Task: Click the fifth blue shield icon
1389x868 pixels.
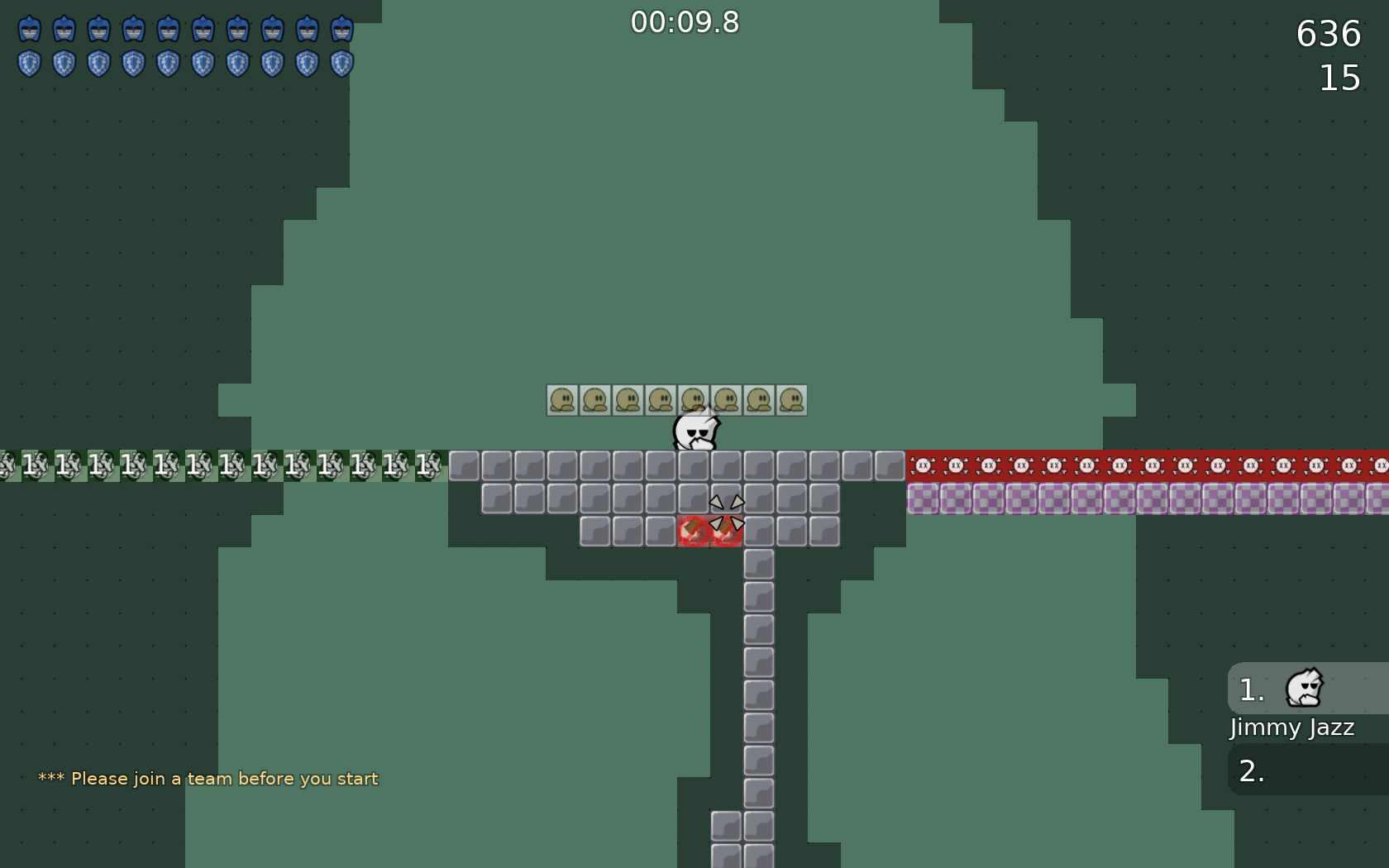Action: pos(168,62)
